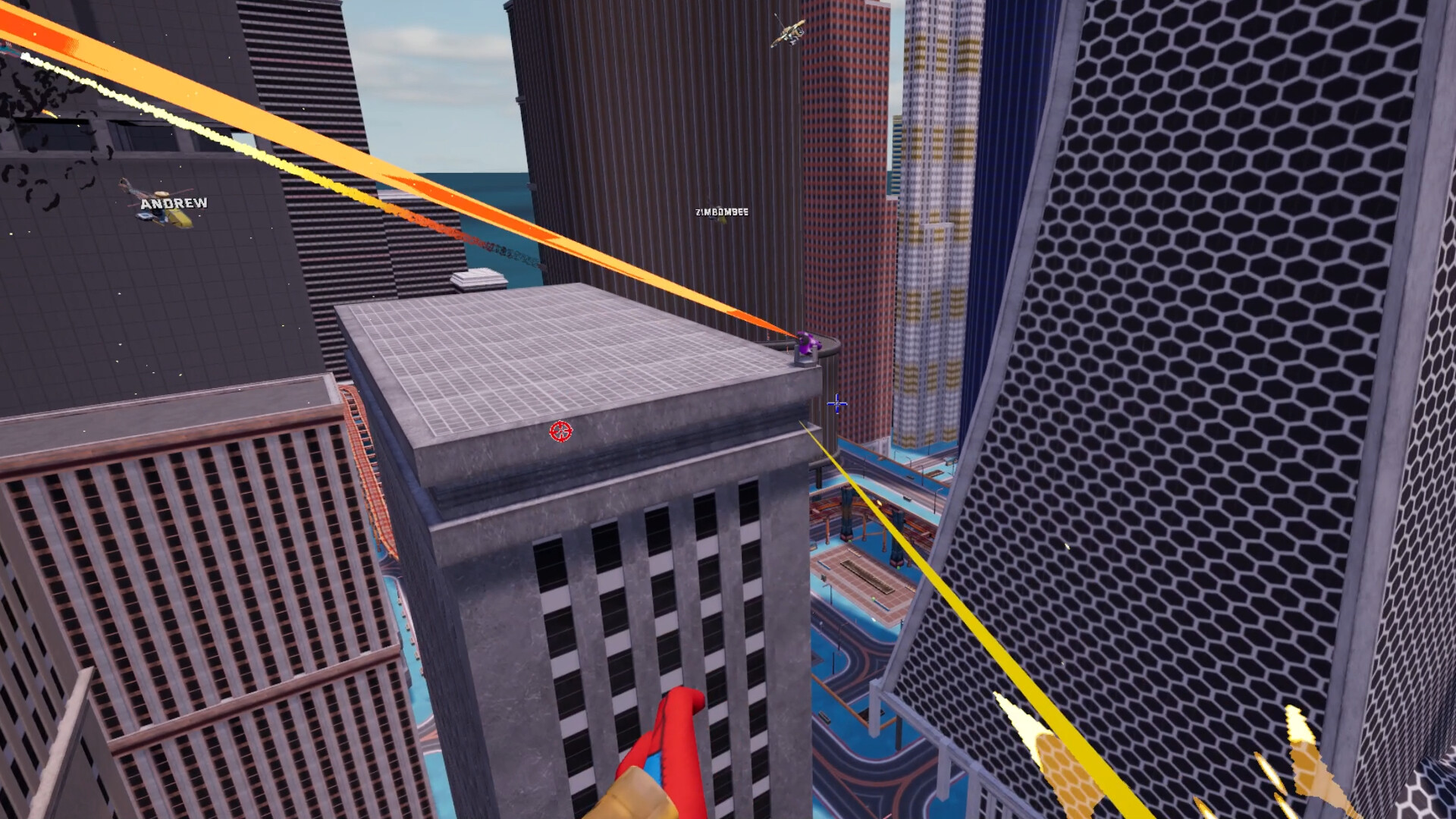Image resolution: width=1456 pixels, height=819 pixels.
Task: Select the blue crosshair cursor
Action: [836, 405]
